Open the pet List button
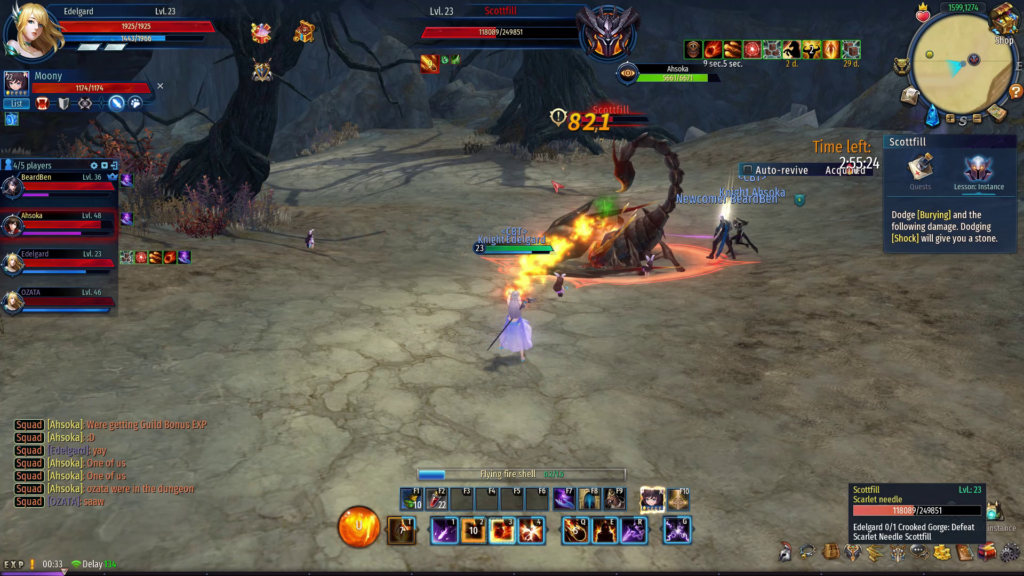This screenshot has width=1024, height=576. click(x=16, y=103)
